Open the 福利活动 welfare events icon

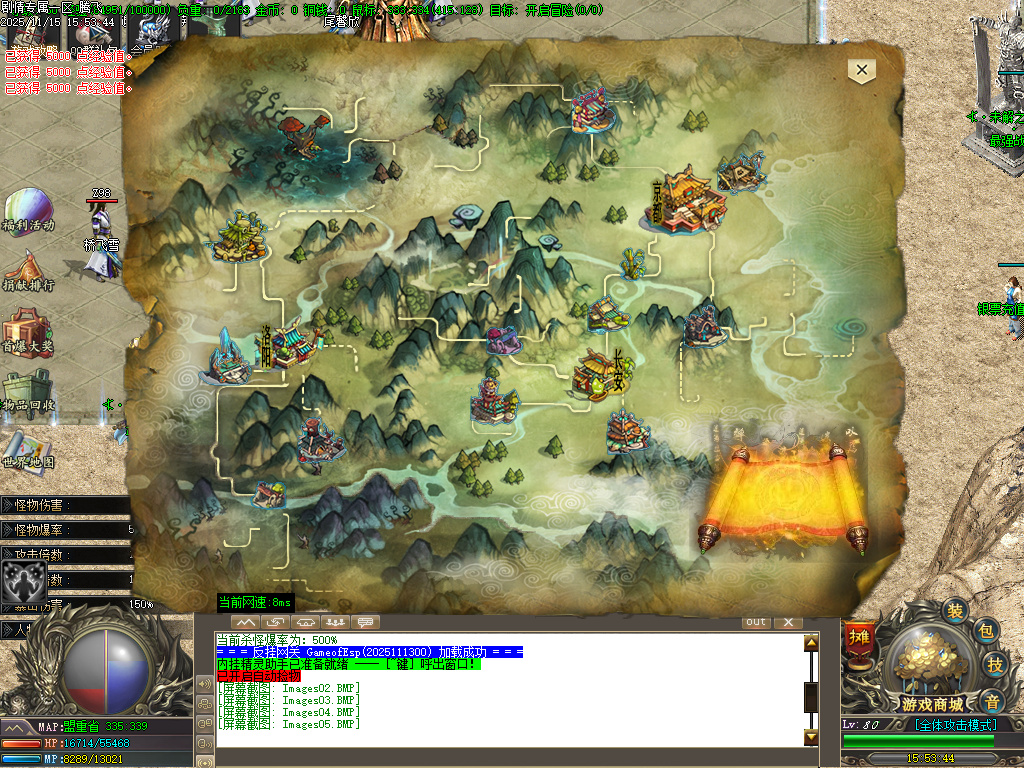point(28,211)
